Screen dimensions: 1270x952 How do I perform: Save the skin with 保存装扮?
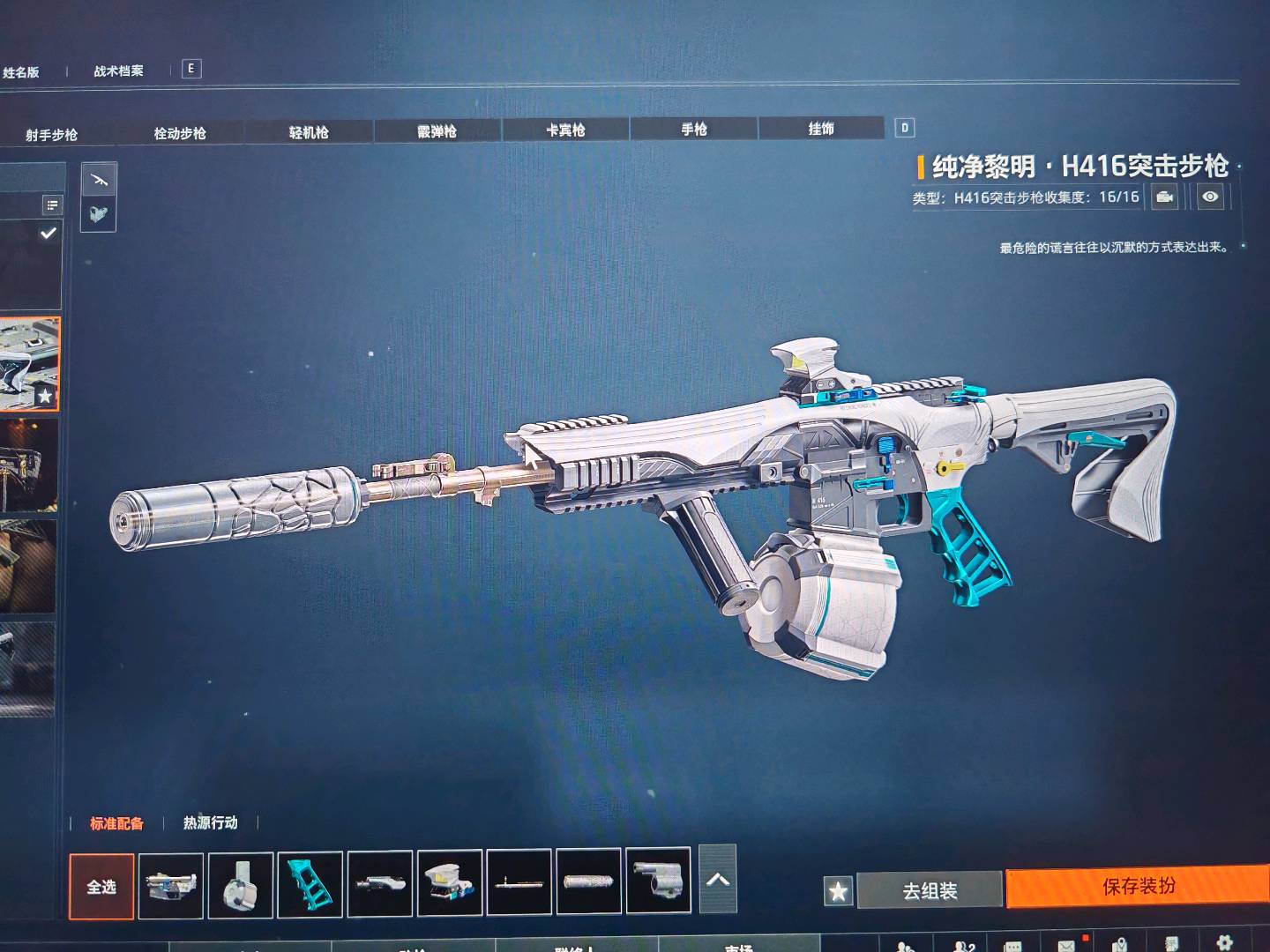click(x=1138, y=887)
